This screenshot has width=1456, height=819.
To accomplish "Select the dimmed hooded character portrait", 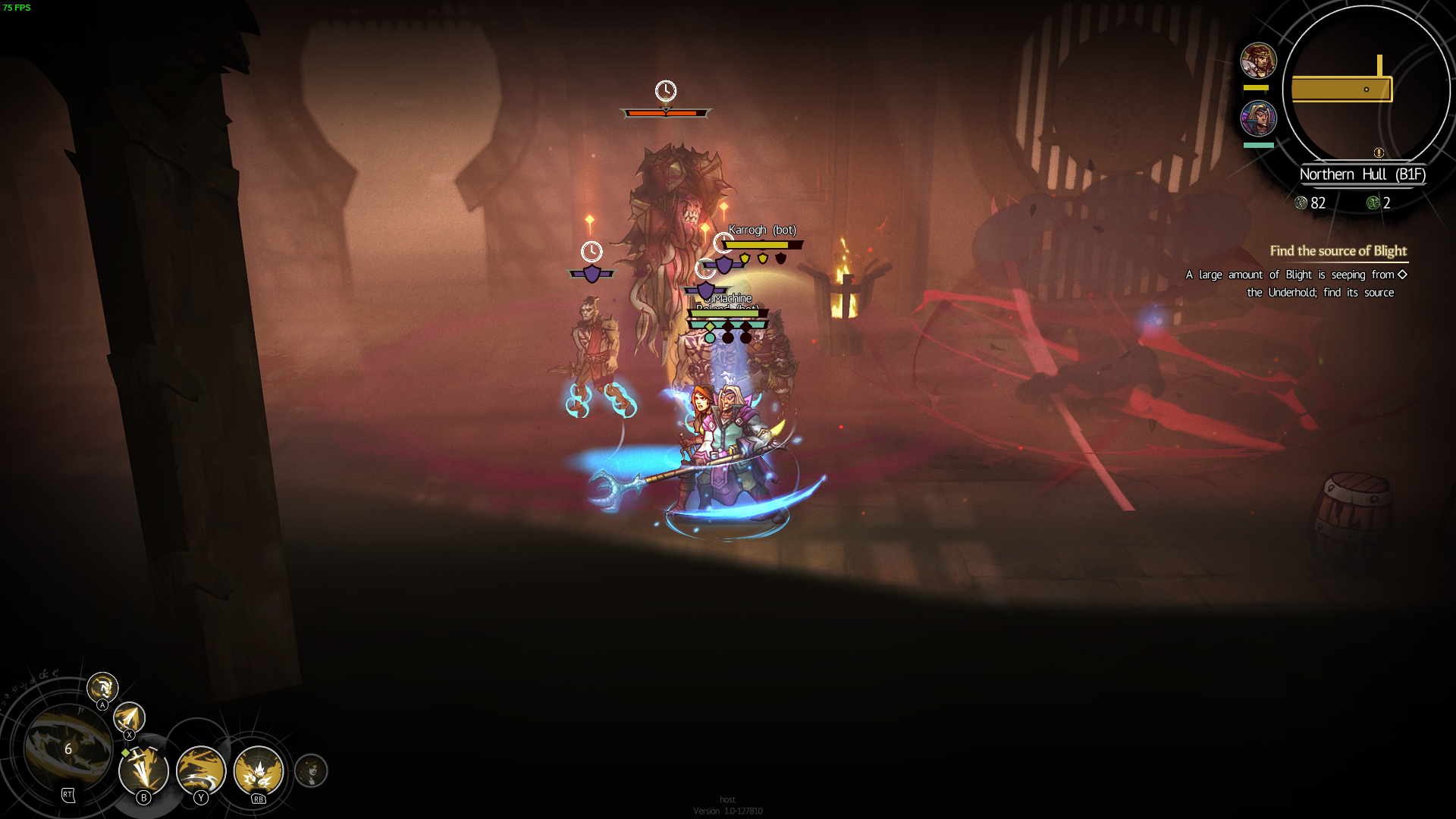I will [x=311, y=770].
